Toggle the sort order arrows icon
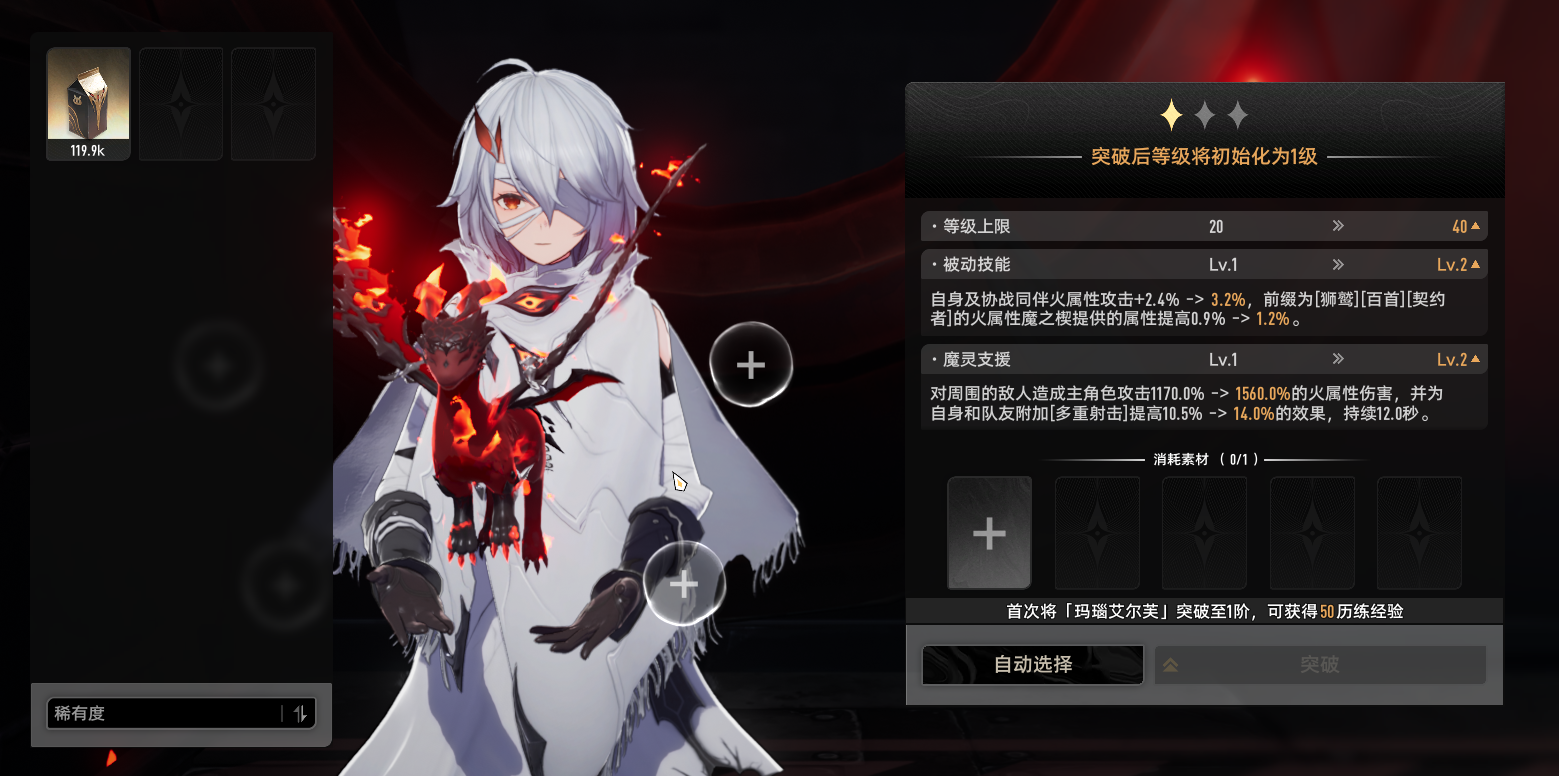Viewport: 1559px width, 776px height. pos(300,713)
